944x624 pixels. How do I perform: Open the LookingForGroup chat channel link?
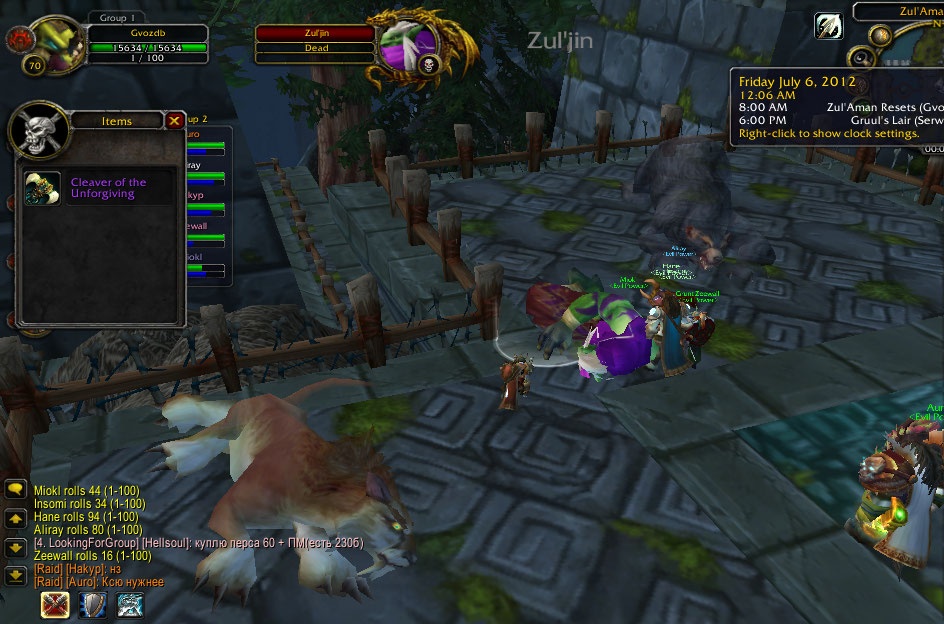click(88, 542)
